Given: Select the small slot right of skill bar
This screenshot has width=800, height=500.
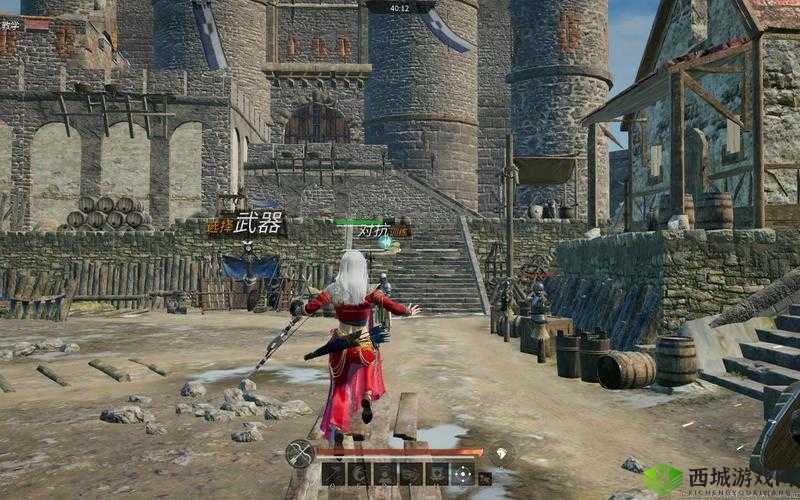Looking at the screenshot, I should (x=485, y=477).
